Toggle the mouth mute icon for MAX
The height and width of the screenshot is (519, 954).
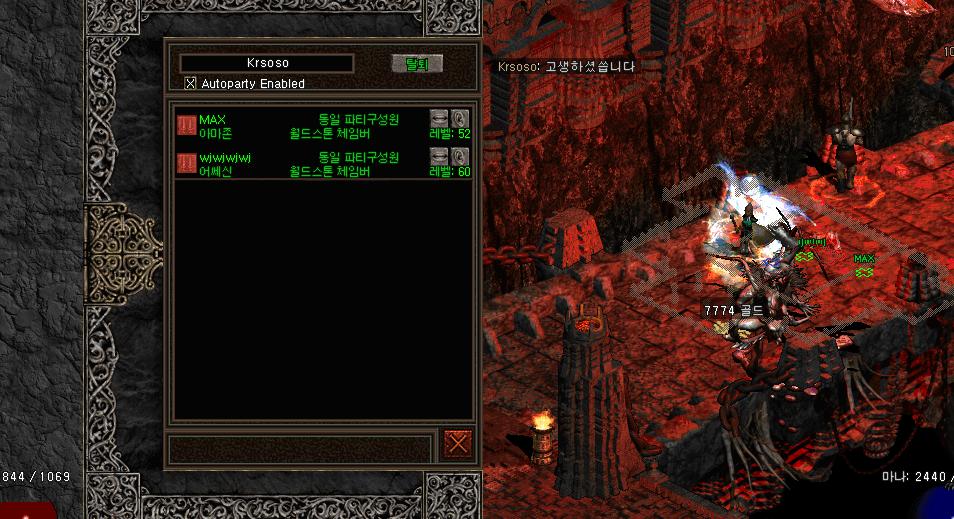click(x=439, y=119)
